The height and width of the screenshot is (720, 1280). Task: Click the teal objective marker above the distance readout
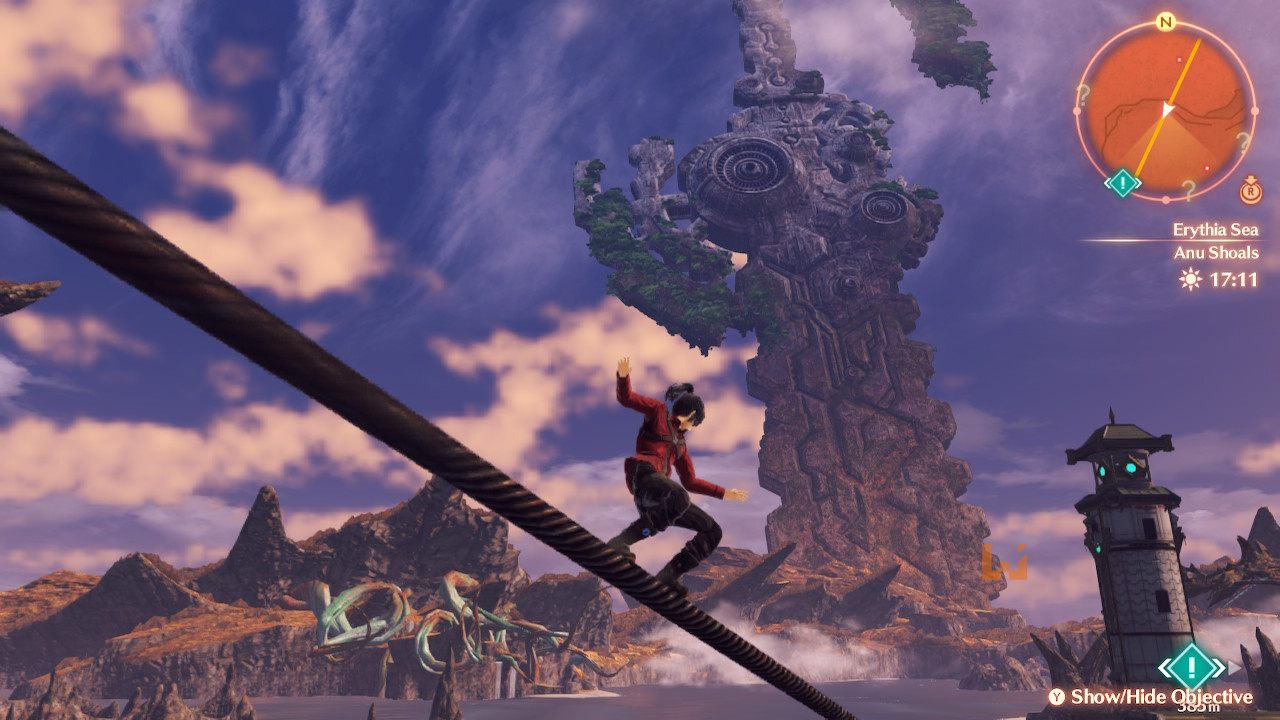(x=1191, y=665)
